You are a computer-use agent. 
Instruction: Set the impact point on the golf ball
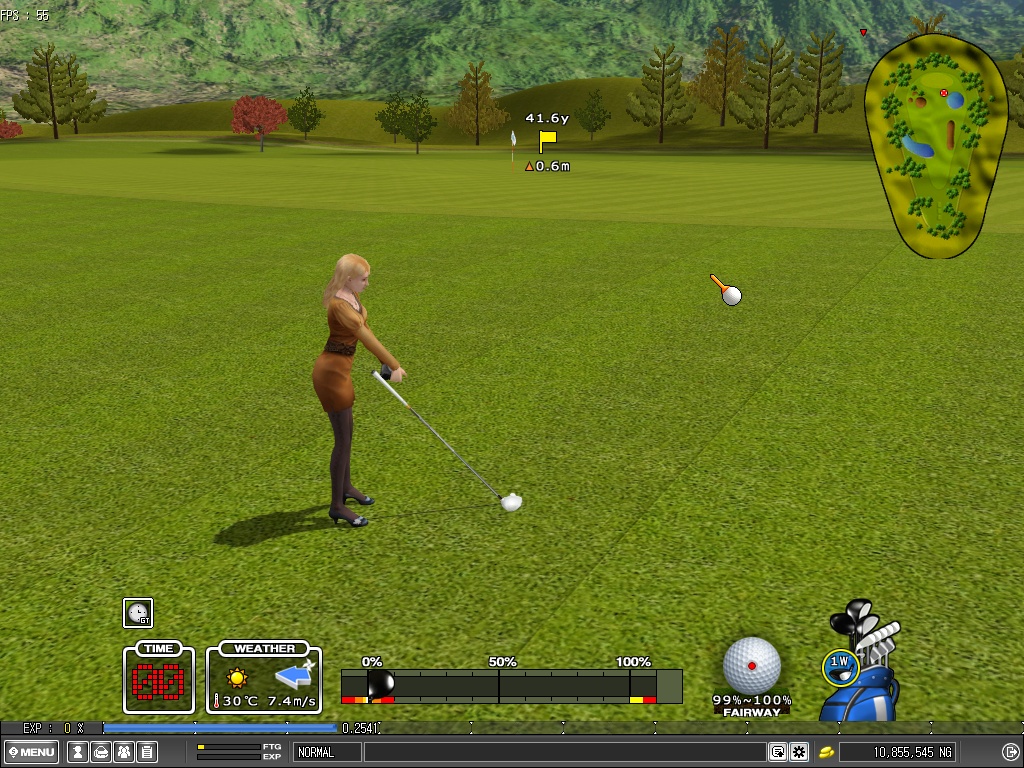point(752,665)
